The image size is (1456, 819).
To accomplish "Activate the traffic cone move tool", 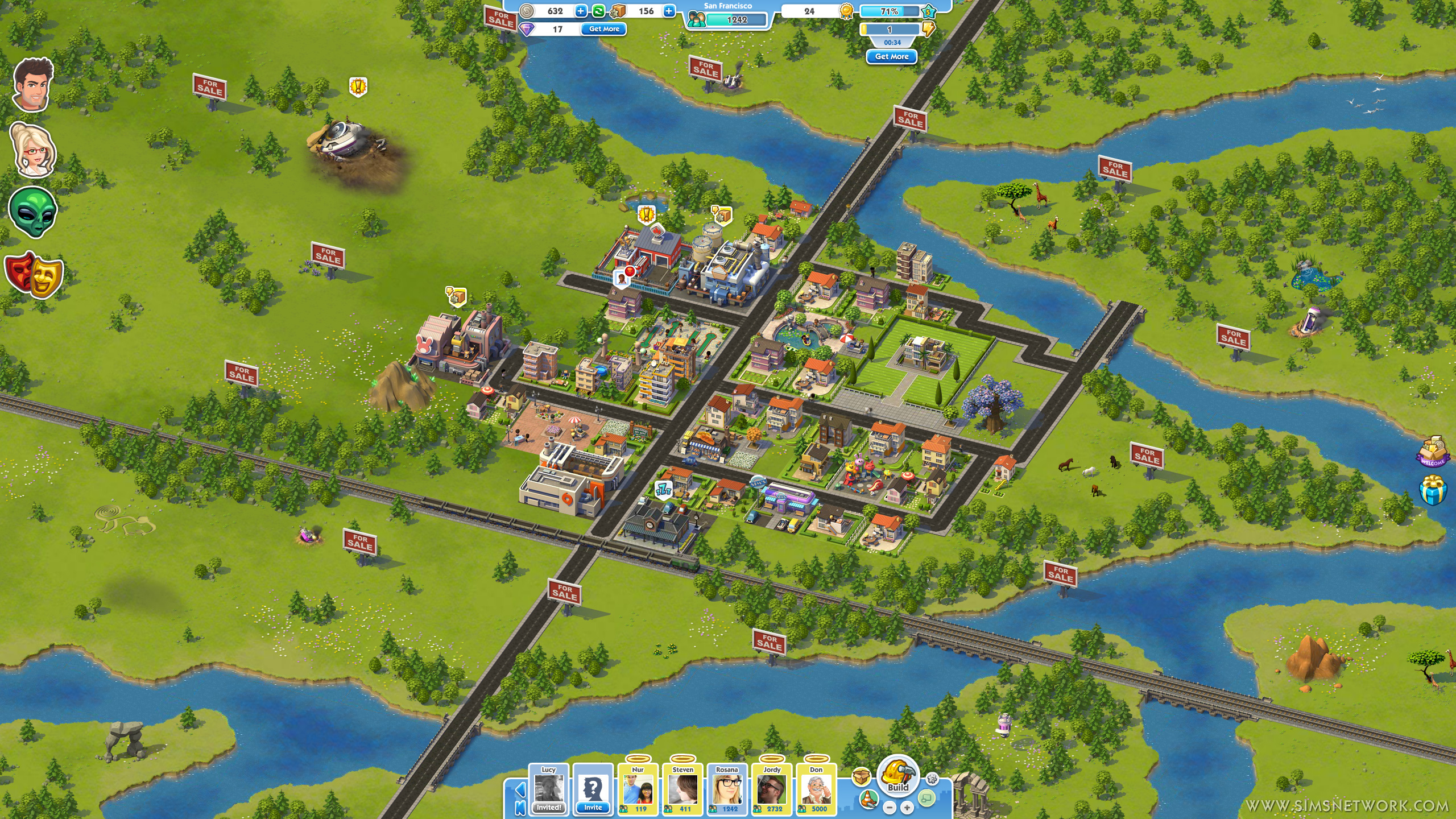I will (x=868, y=799).
